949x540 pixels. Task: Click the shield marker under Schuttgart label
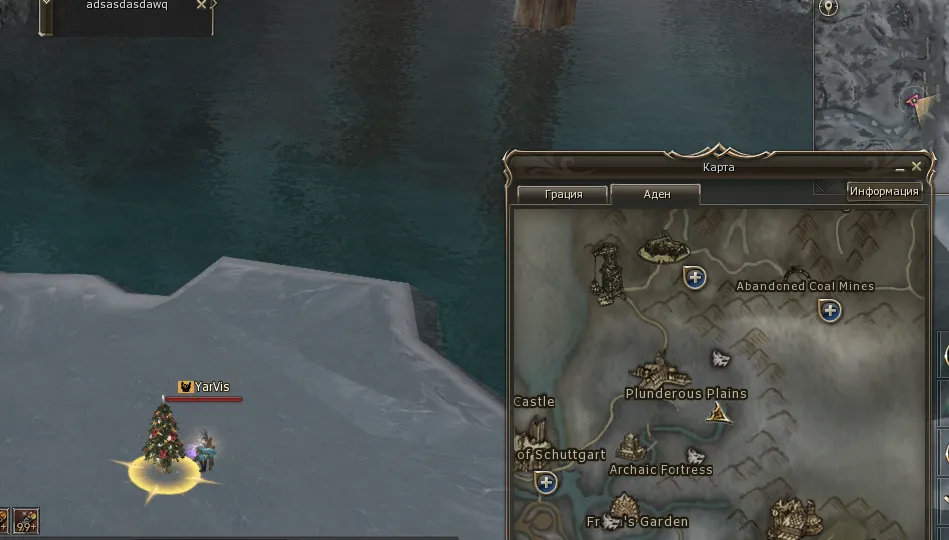(x=546, y=484)
